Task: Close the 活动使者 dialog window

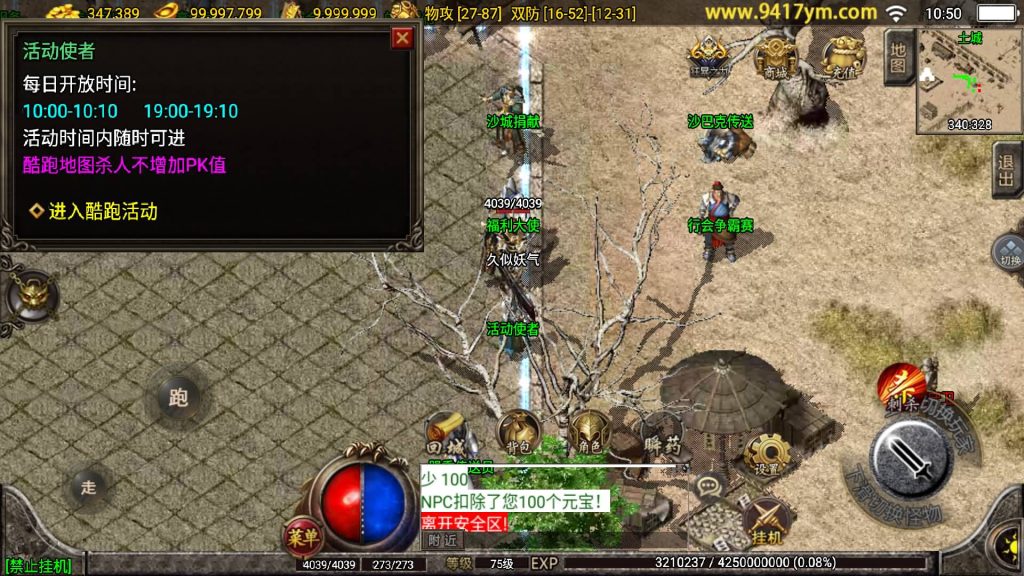Action: coord(402,38)
